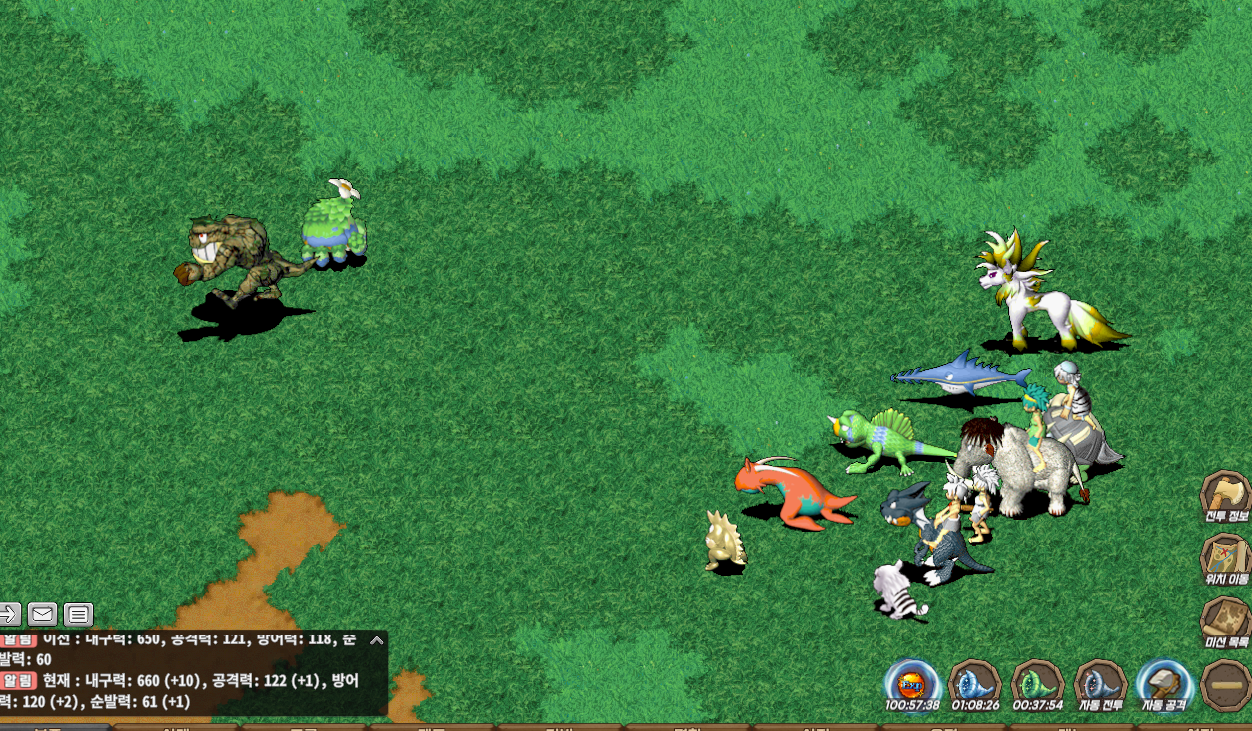This screenshot has height=731, width=1252.
Task: Open the 위치 이동 location move map
Action: tap(1225, 559)
